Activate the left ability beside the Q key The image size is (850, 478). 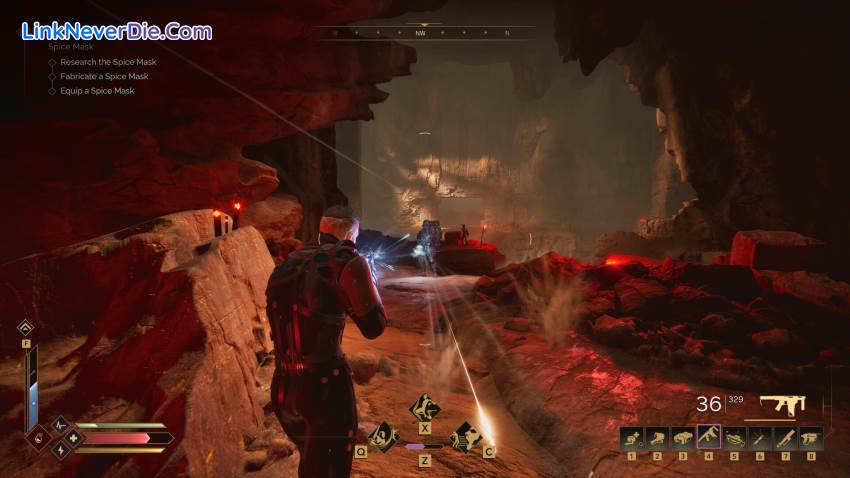[384, 435]
